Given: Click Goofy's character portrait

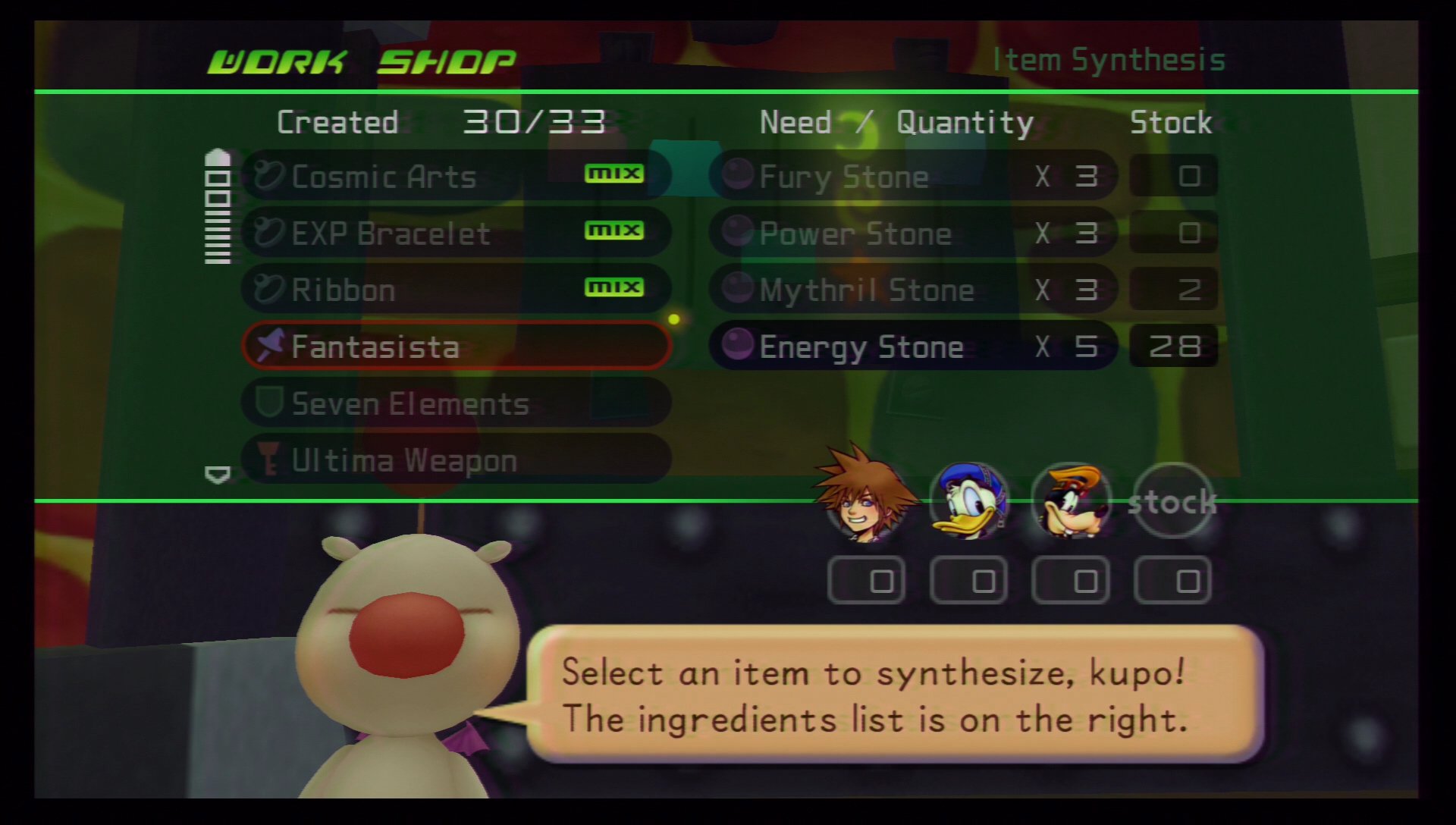Looking at the screenshot, I should point(1071,500).
